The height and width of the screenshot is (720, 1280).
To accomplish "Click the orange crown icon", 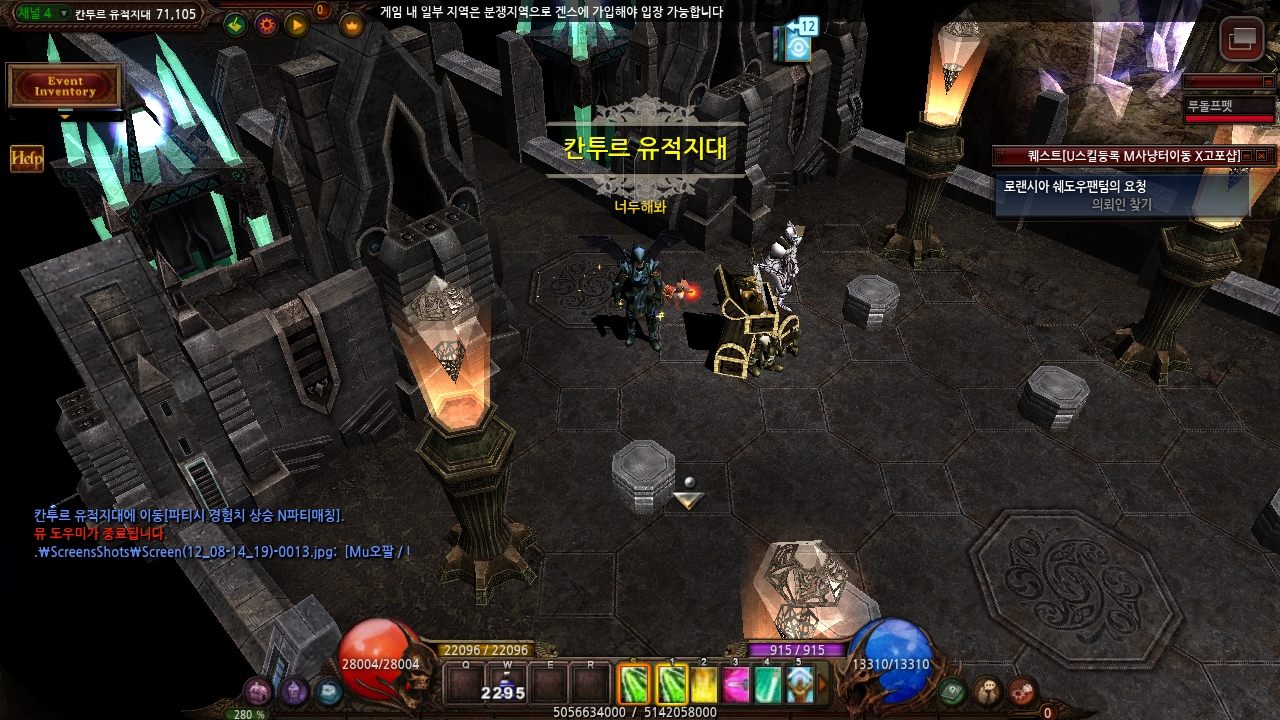I will pos(352,25).
